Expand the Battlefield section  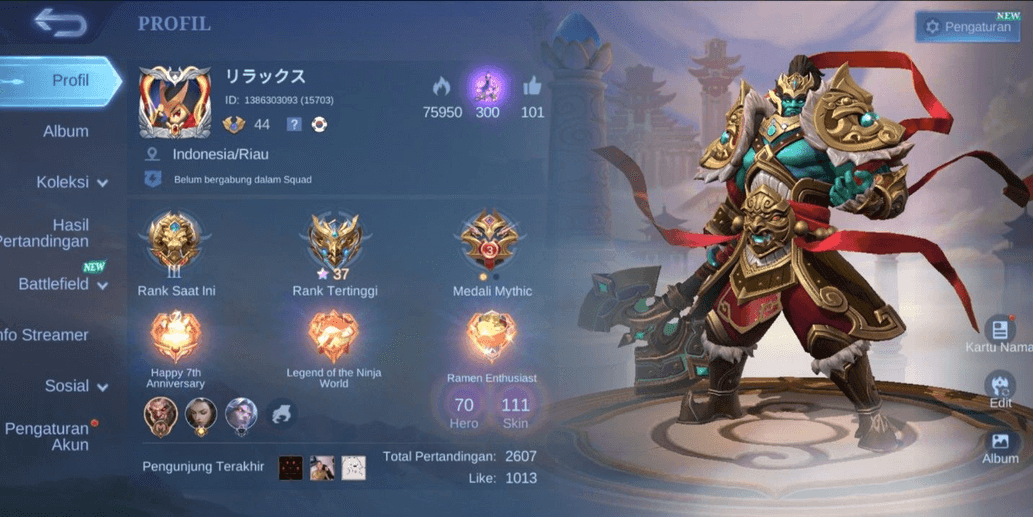62,284
